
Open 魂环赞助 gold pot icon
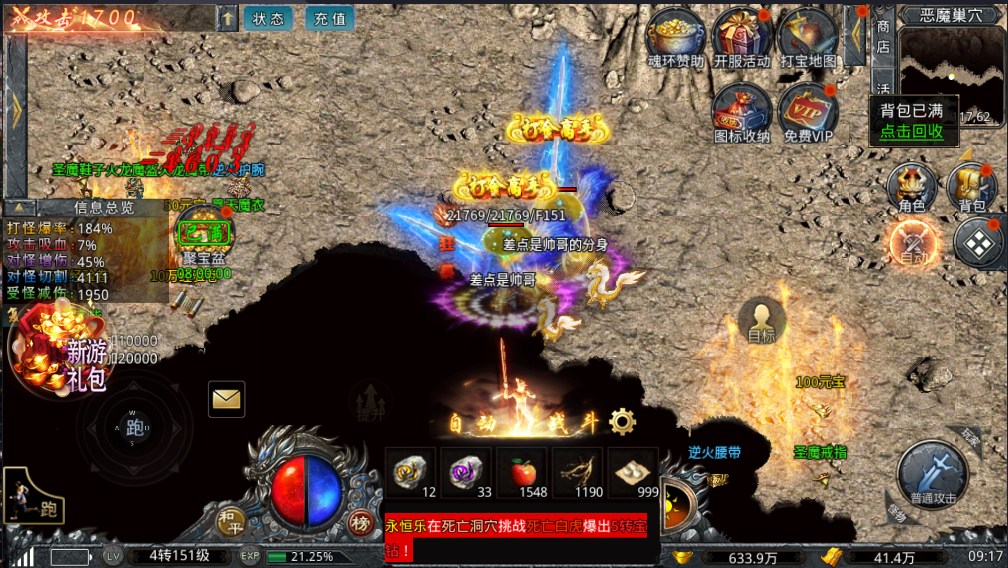coord(676,36)
